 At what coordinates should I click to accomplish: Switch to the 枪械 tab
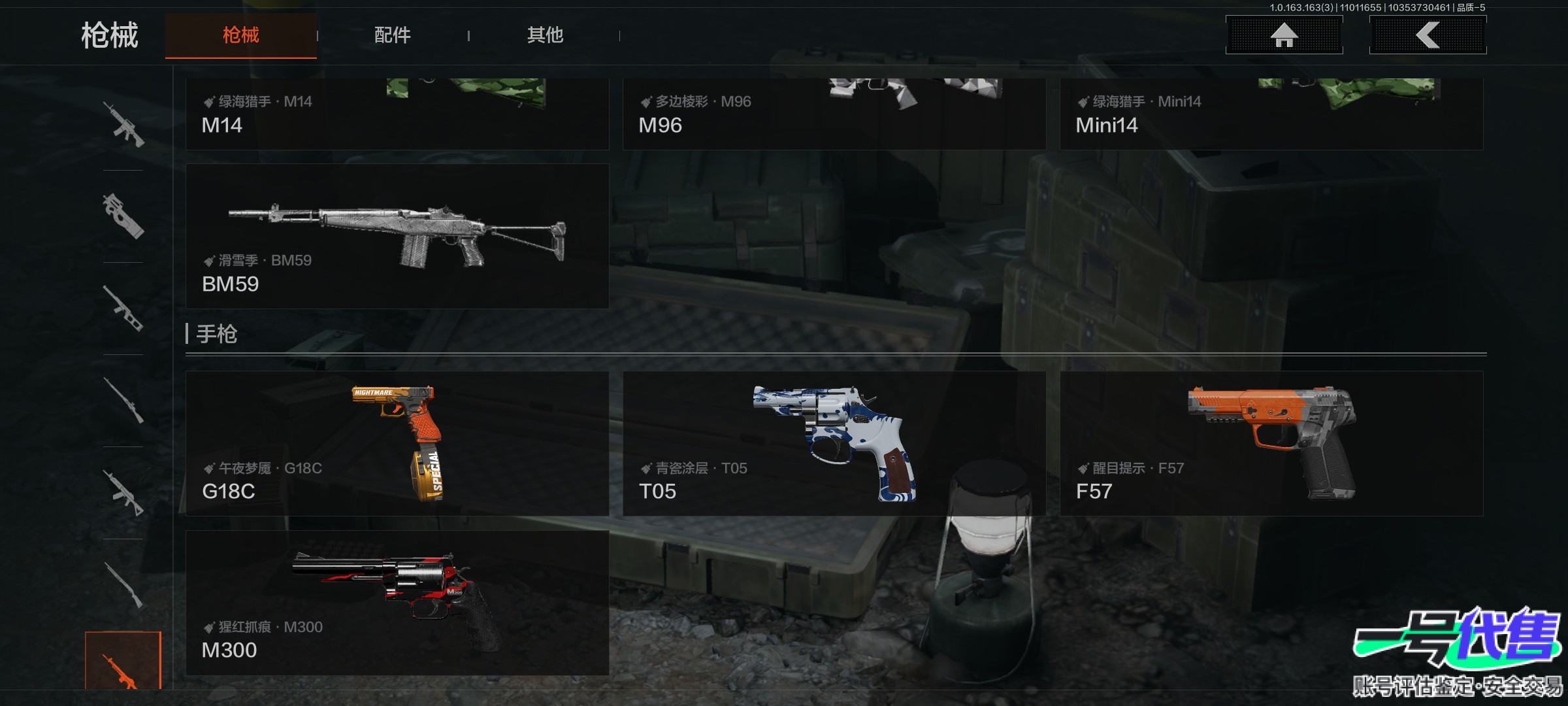point(240,35)
